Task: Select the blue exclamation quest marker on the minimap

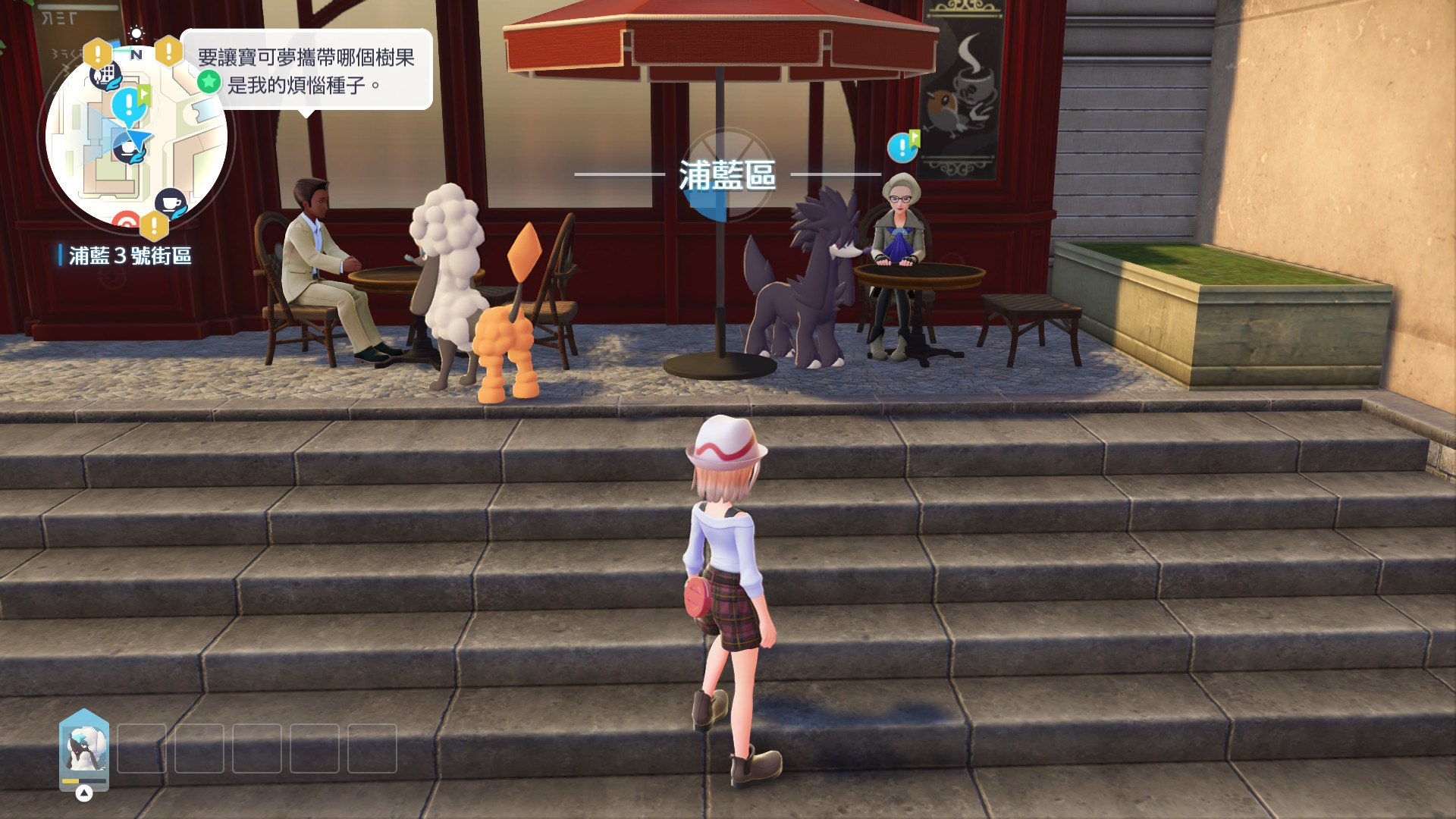Action: click(x=130, y=104)
